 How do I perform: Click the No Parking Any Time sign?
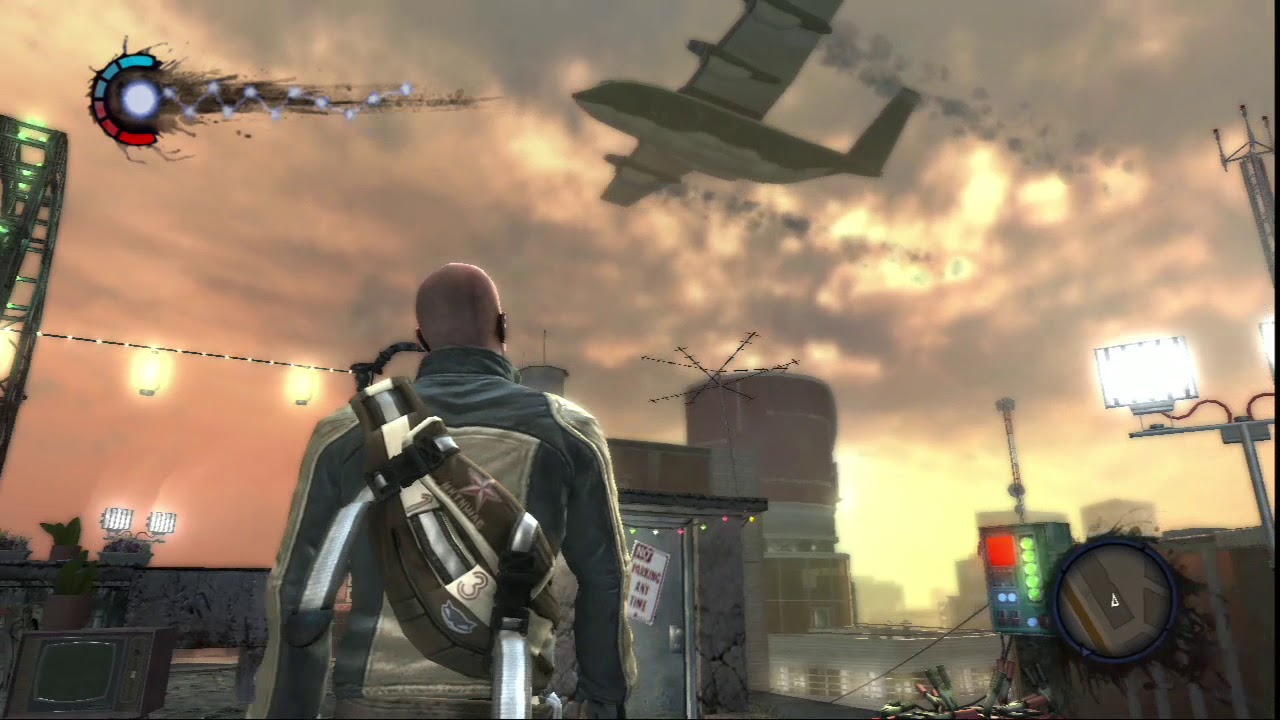[x=649, y=584]
